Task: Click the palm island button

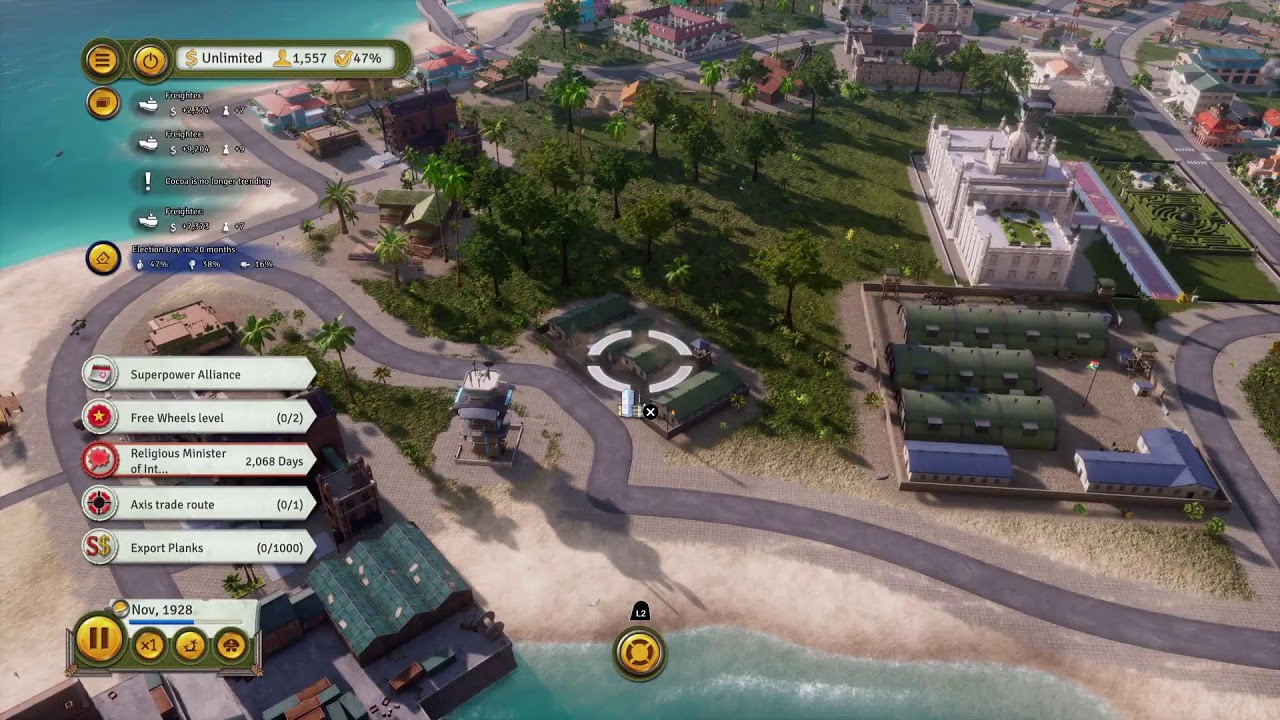Action: [190, 645]
